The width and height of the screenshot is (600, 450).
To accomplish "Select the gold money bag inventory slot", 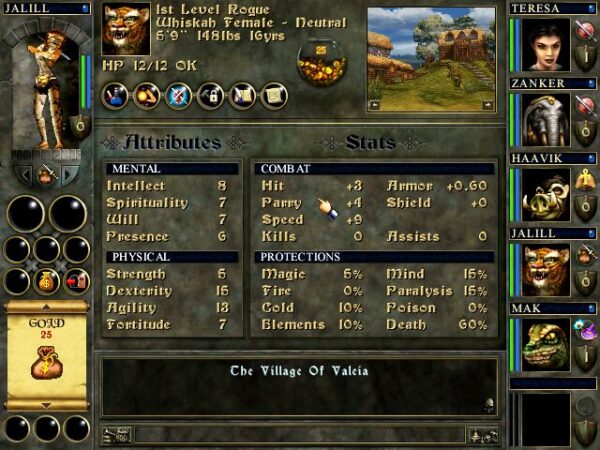I will click(45, 282).
